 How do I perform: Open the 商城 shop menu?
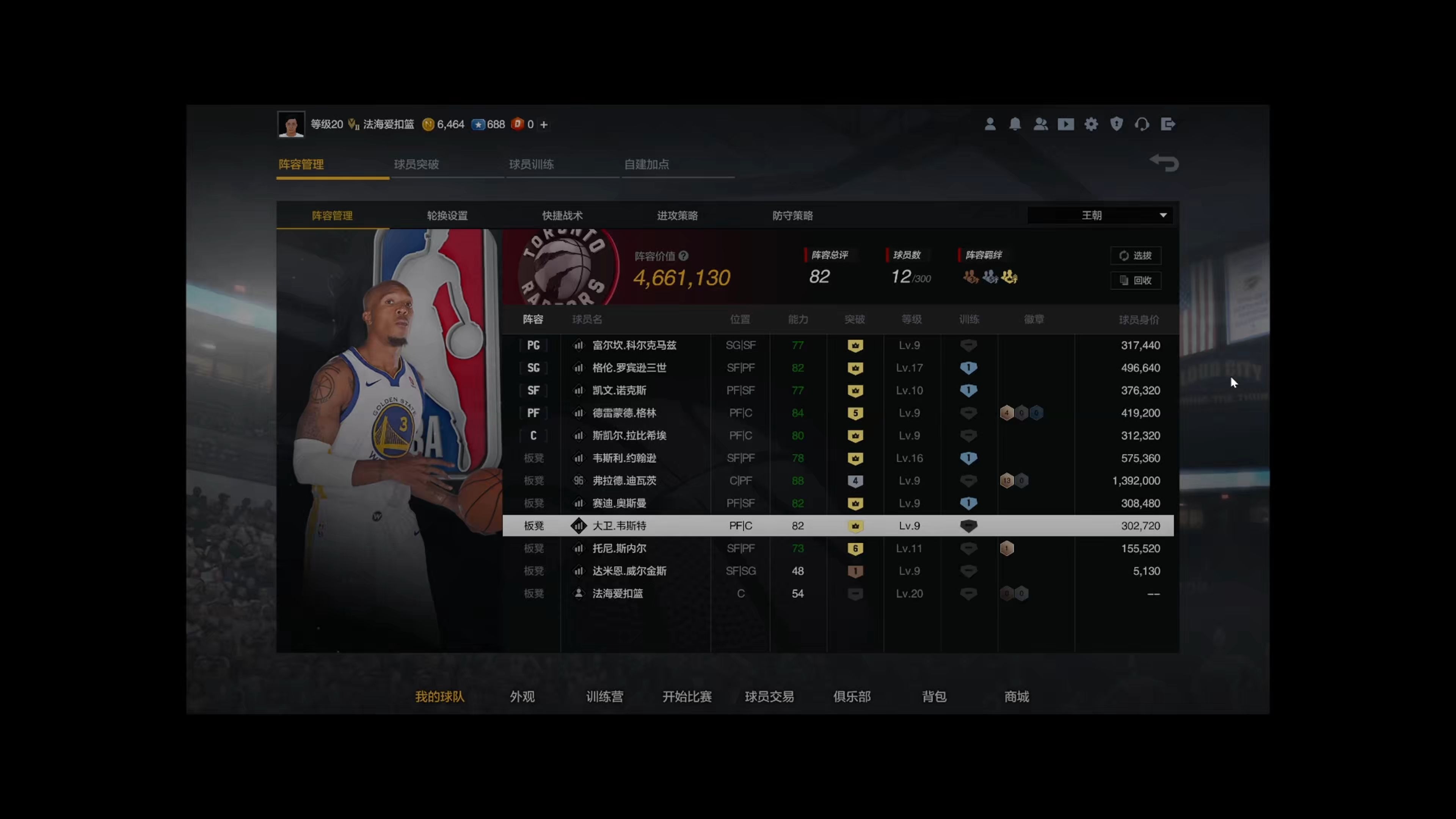[1016, 697]
